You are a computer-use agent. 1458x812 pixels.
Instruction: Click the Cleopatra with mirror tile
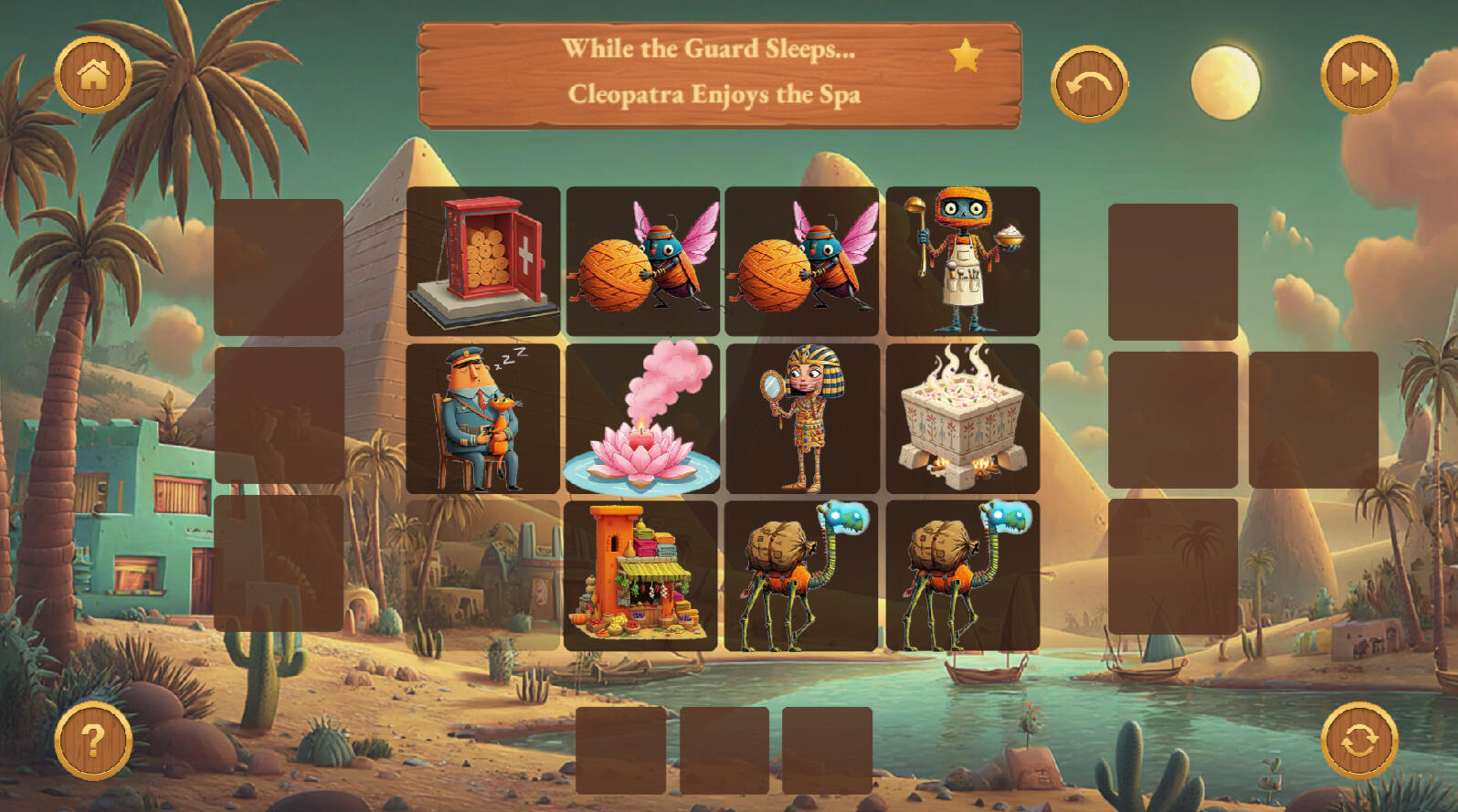[802, 419]
